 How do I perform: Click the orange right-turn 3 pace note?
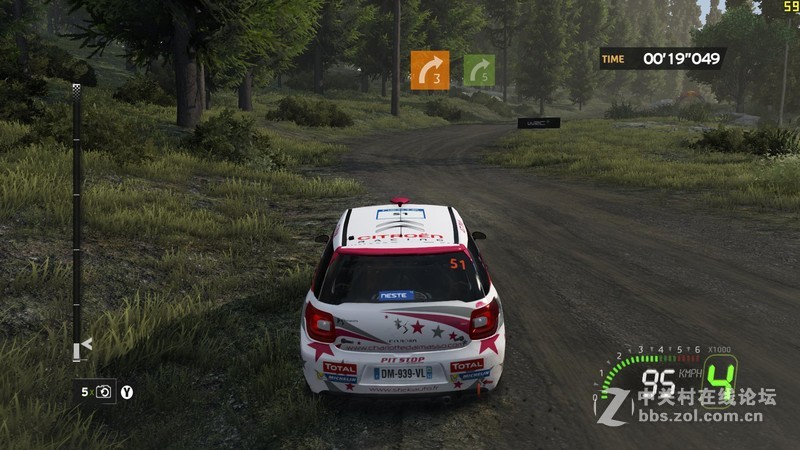429,70
